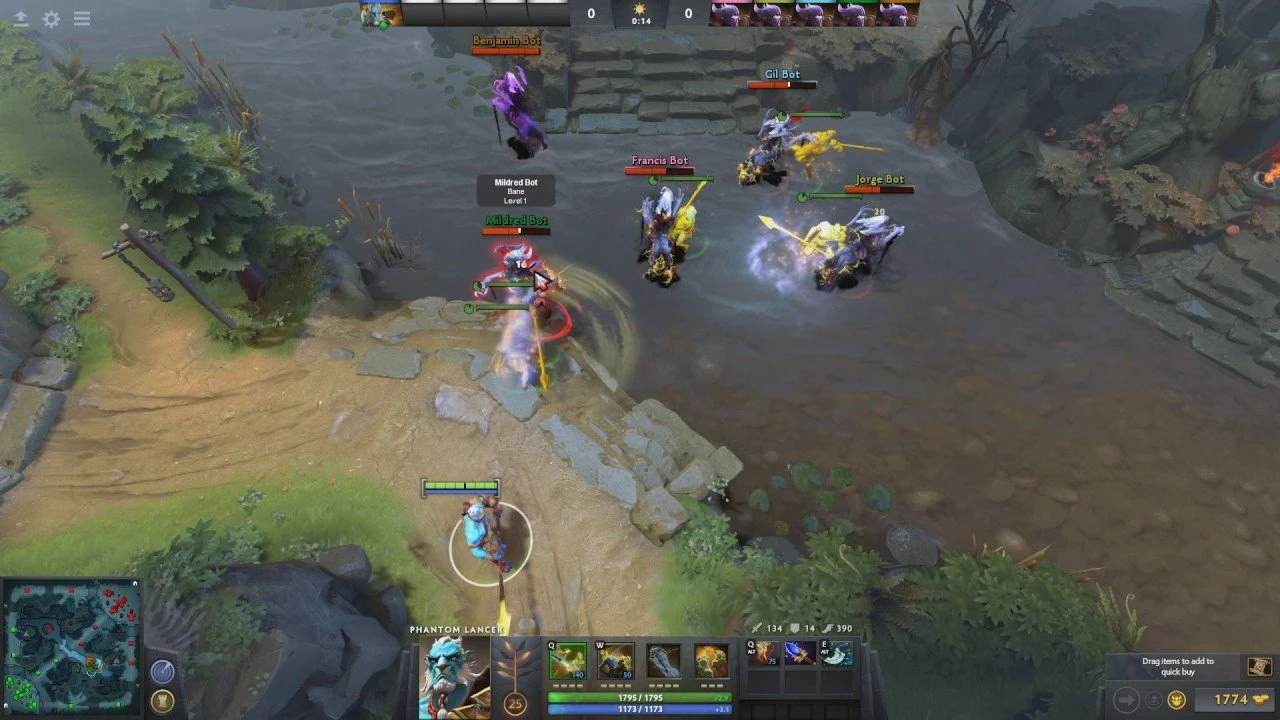Use the third inventory item bound to E

click(836, 654)
